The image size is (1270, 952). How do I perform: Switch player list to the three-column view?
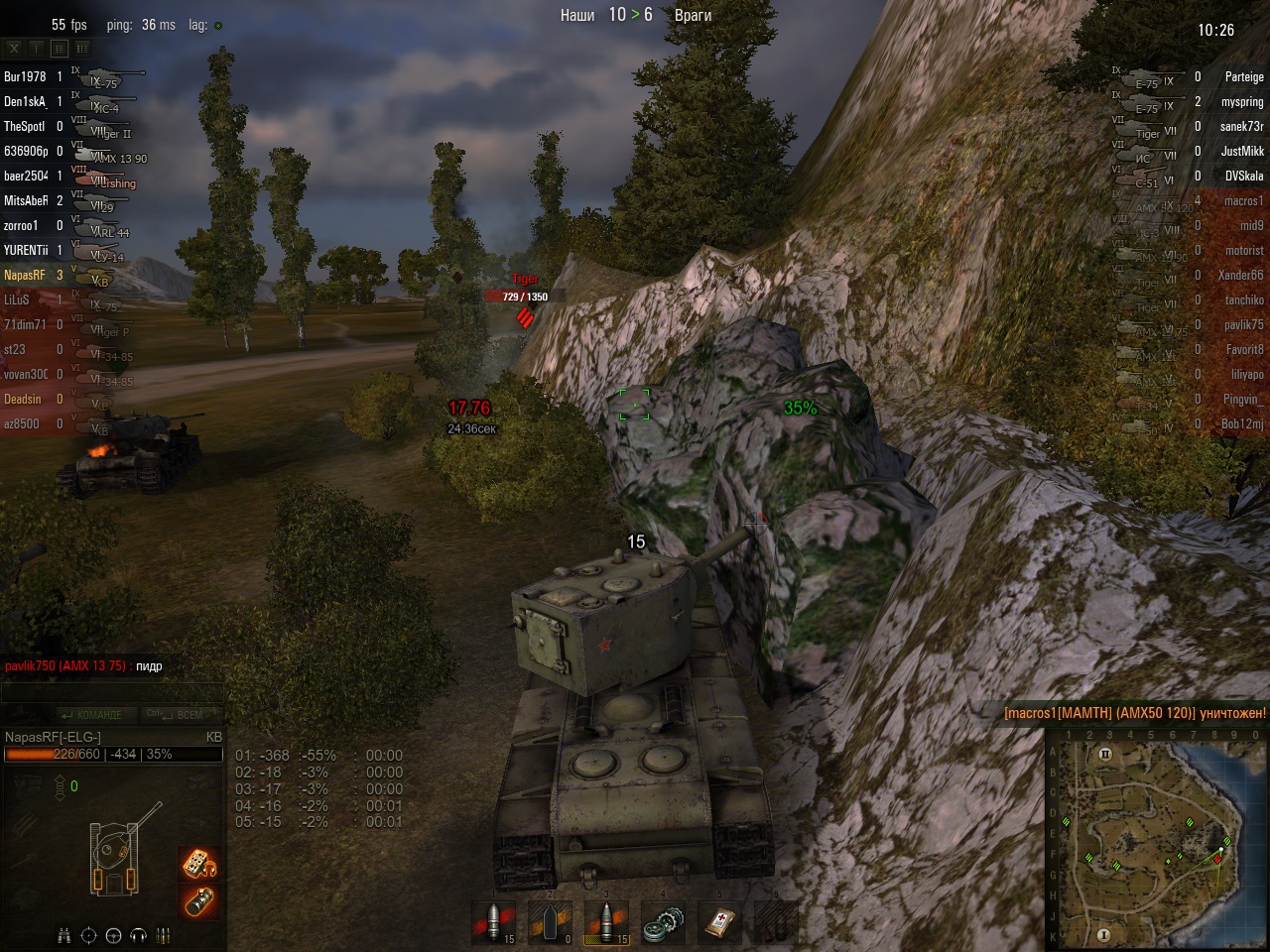coord(81,48)
